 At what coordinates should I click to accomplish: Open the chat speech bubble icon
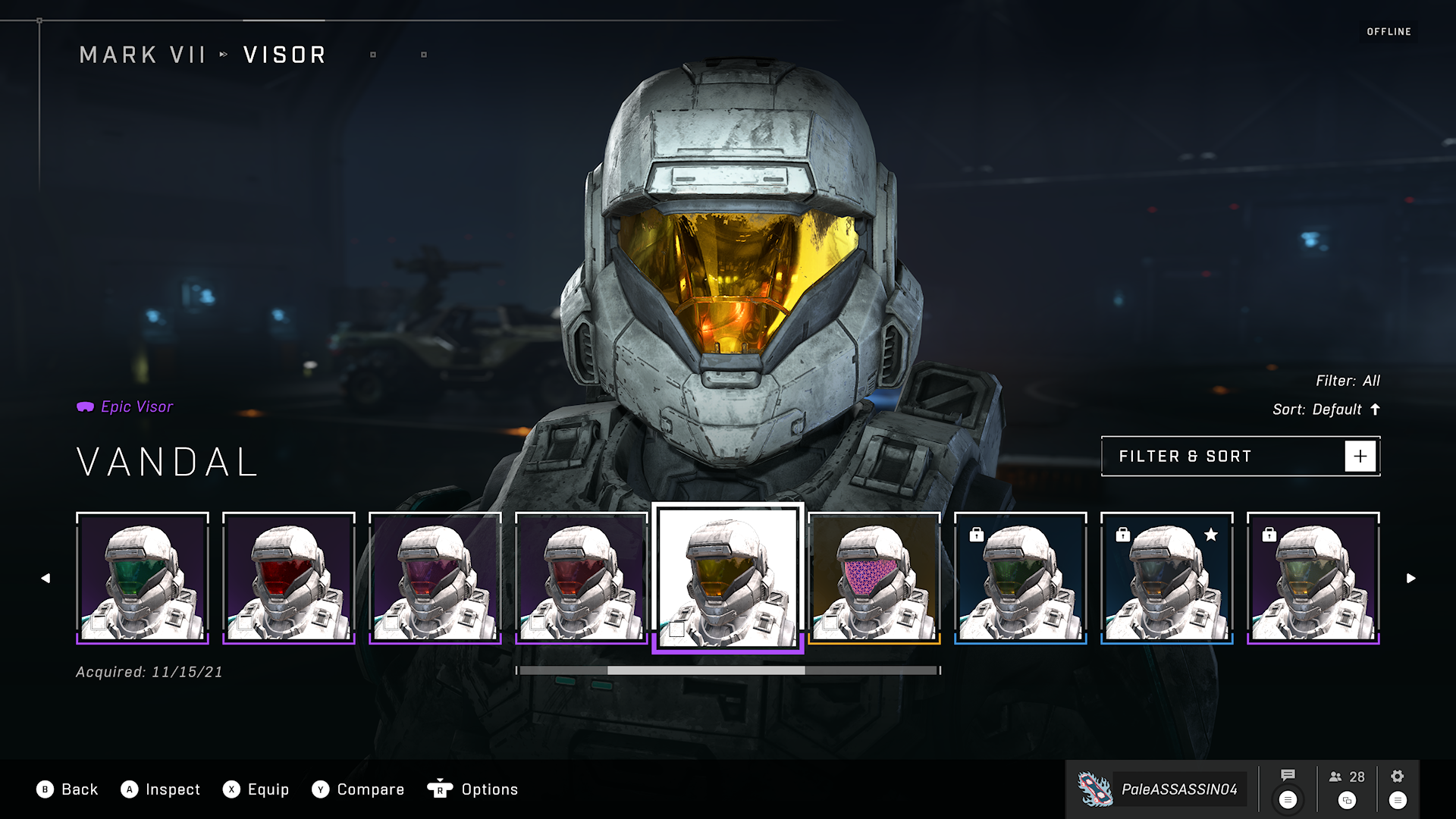[x=1288, y=776]
